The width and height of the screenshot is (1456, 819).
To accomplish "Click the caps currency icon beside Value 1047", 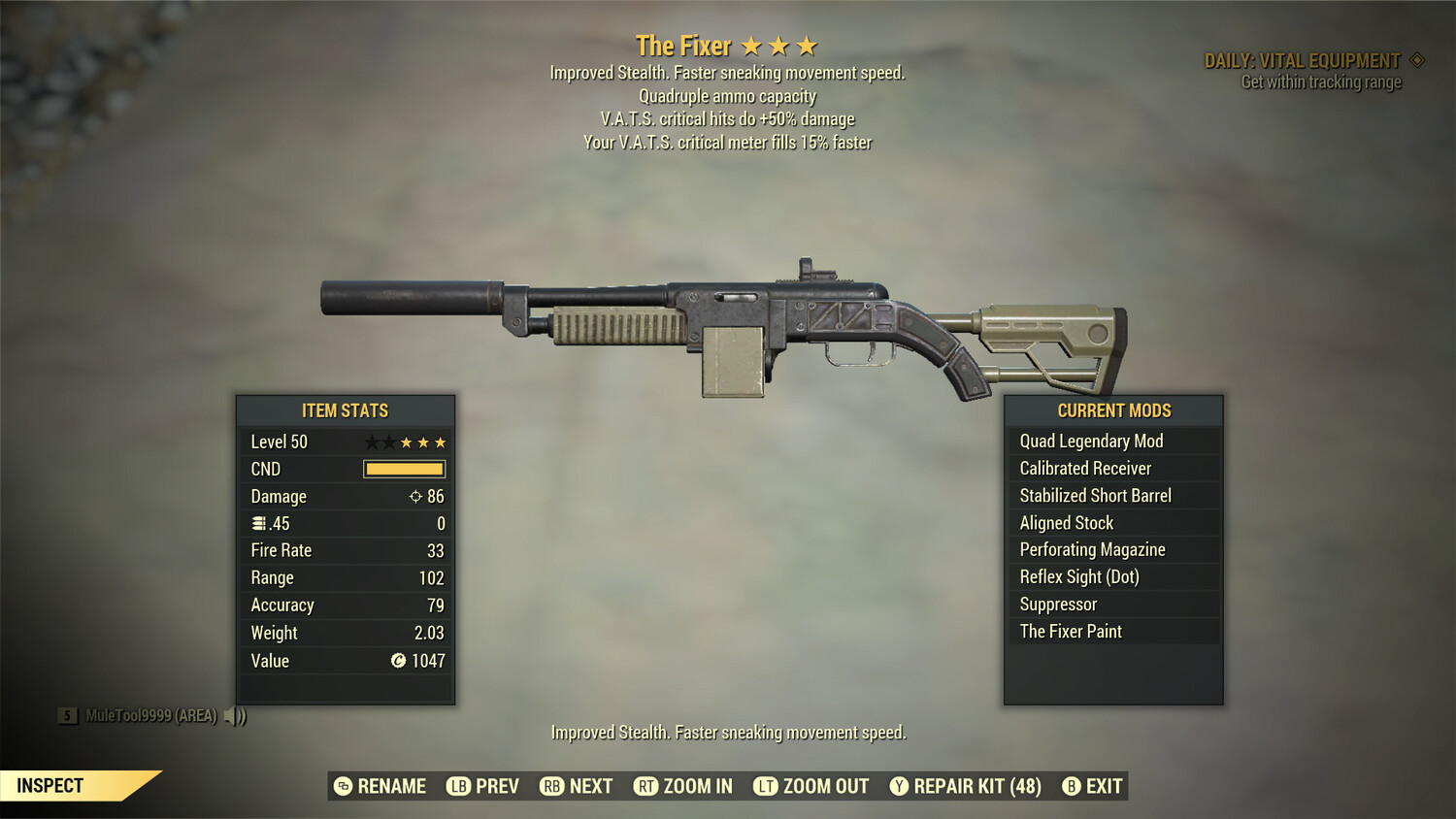I will point(396,661).
